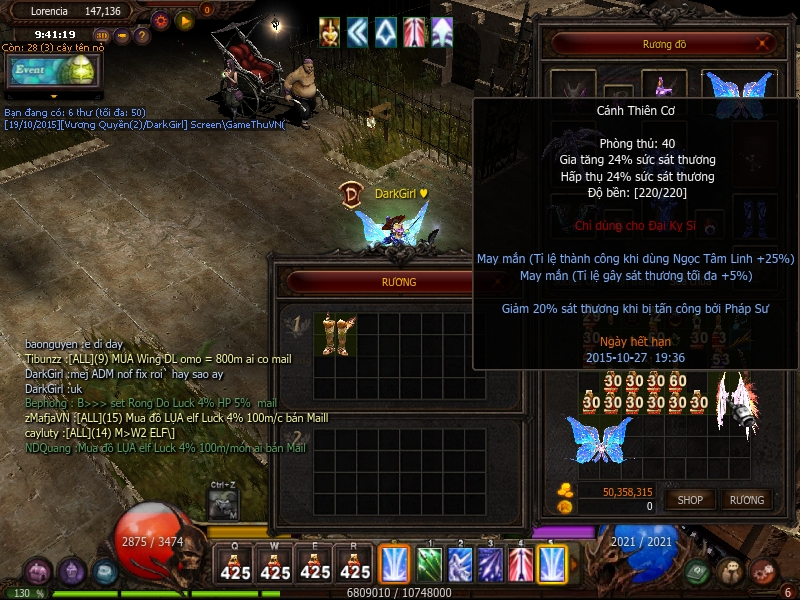
Task: Open the settings gear icon
Action: 161,19
